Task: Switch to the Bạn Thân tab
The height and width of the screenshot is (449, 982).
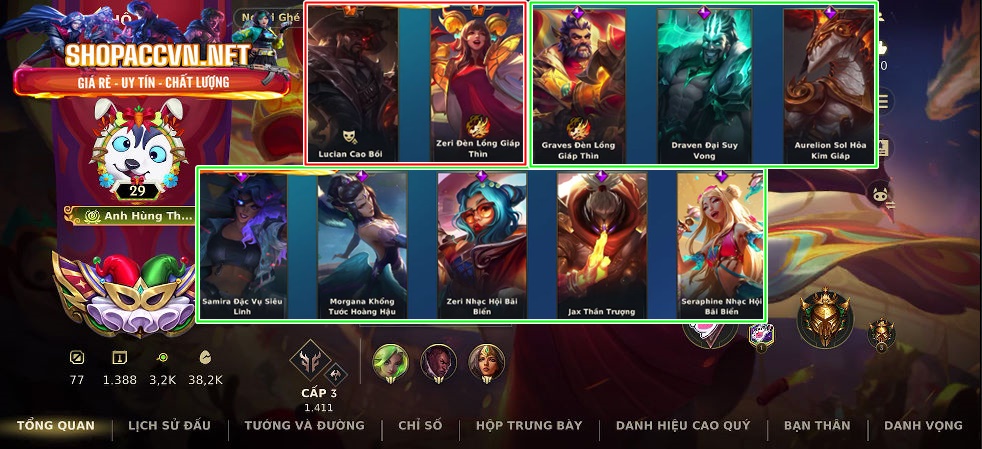Action: (x=817, y=426)
